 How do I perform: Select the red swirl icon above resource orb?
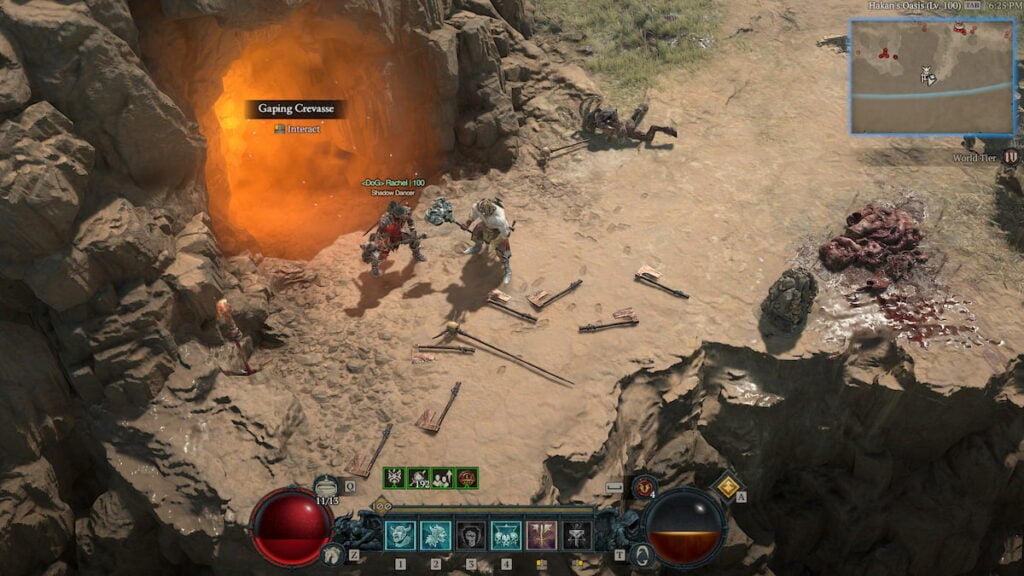coord(643,487)
